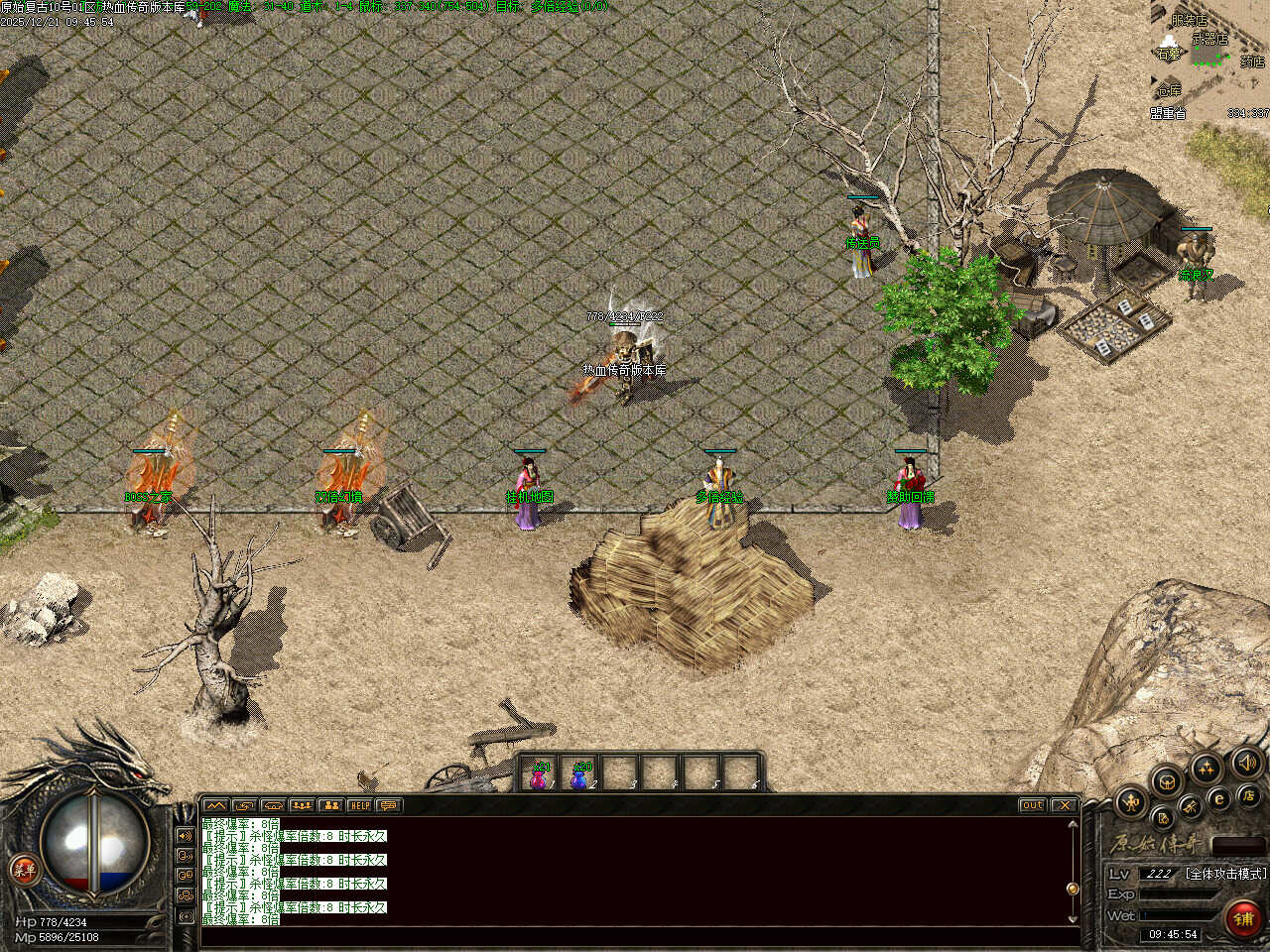Open the bag box round icon

[x=1167, y=781]
